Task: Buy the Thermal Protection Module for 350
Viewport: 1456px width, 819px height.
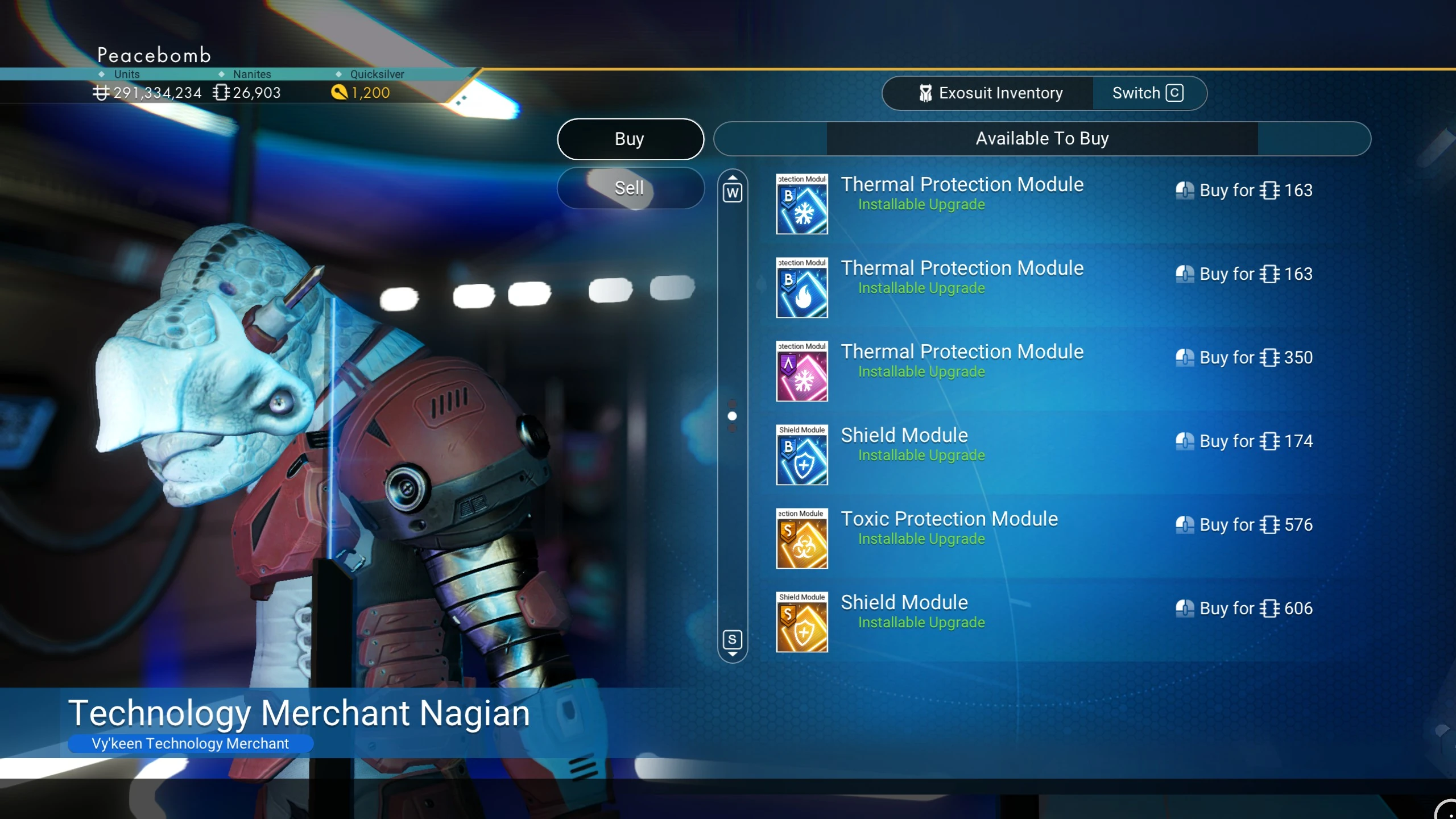Action: coord(1244,358)
